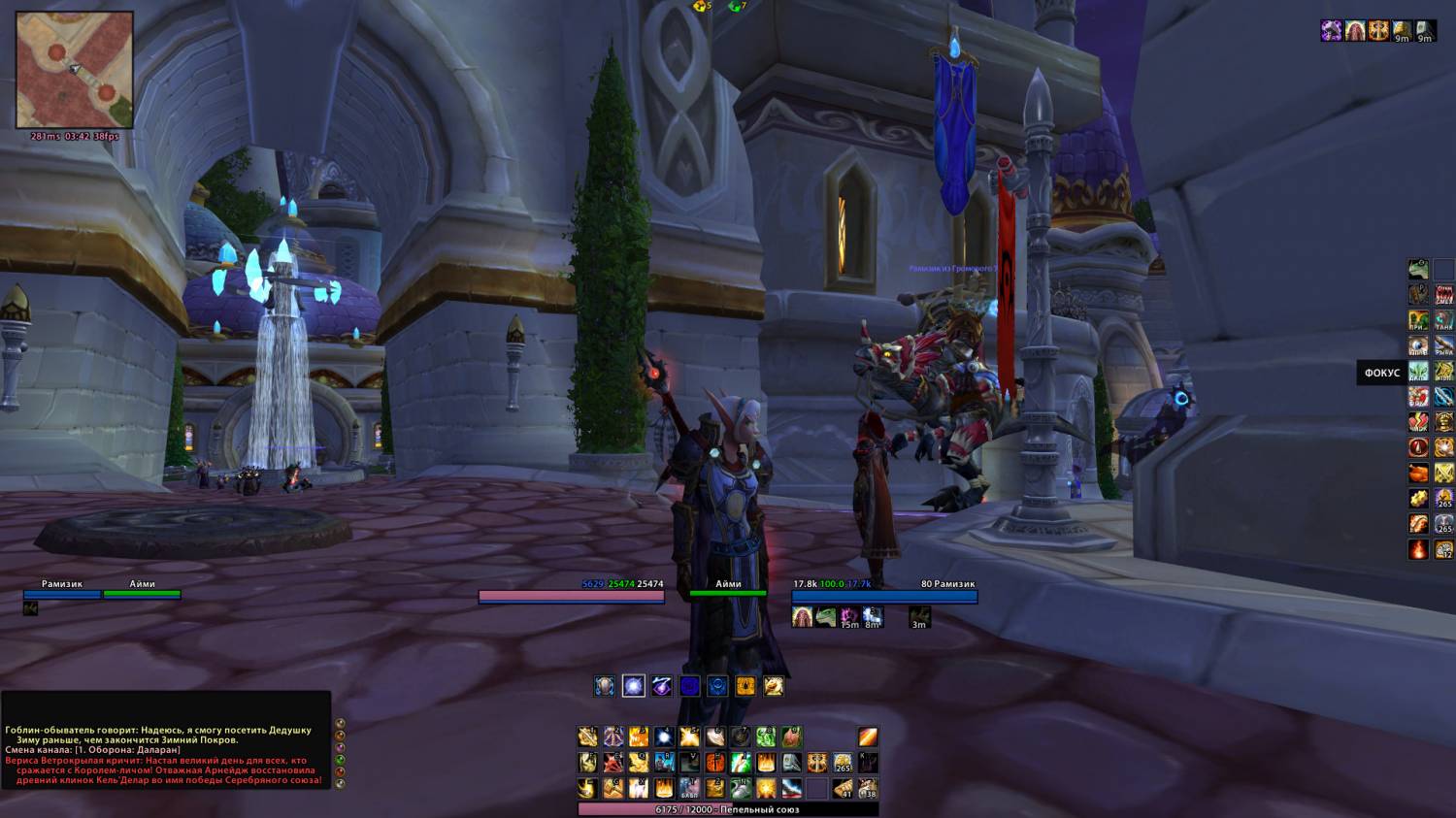This screenshot has height=818, width=1456.
Task: Use the item stack showing 38
Action: [868, 788]
